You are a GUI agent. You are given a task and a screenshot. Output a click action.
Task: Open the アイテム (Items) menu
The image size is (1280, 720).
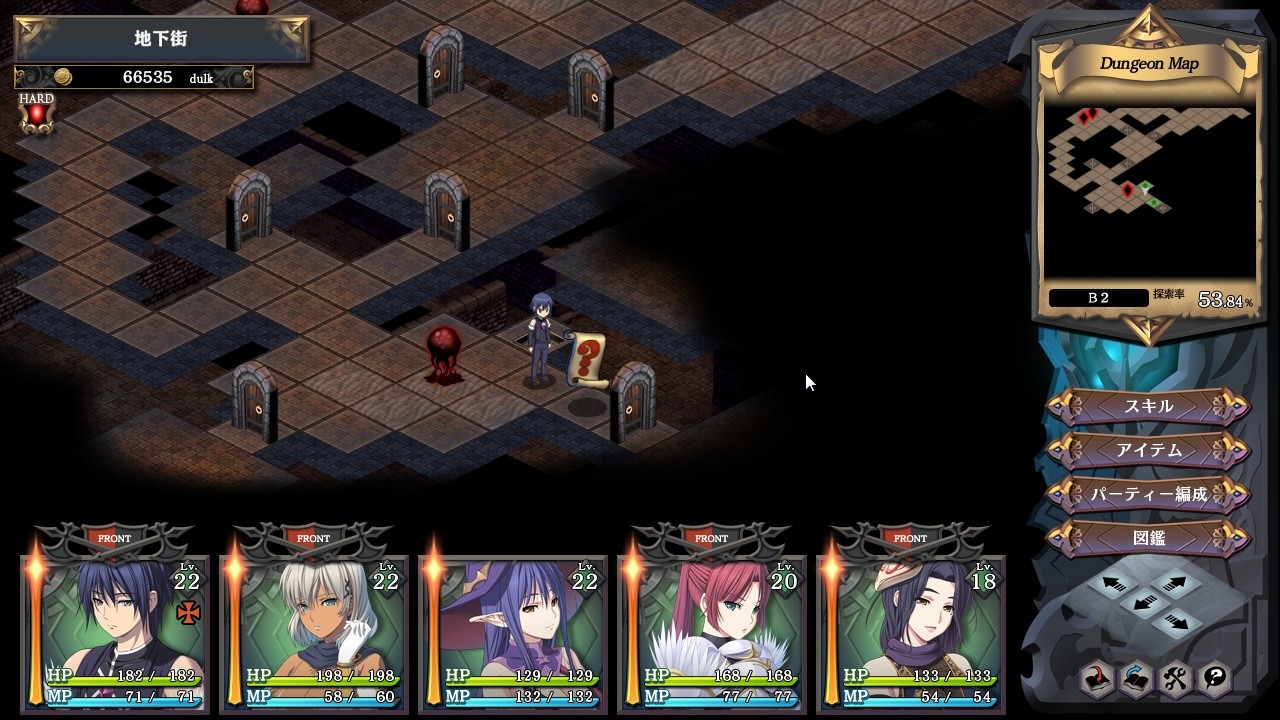click(1148, 451)
